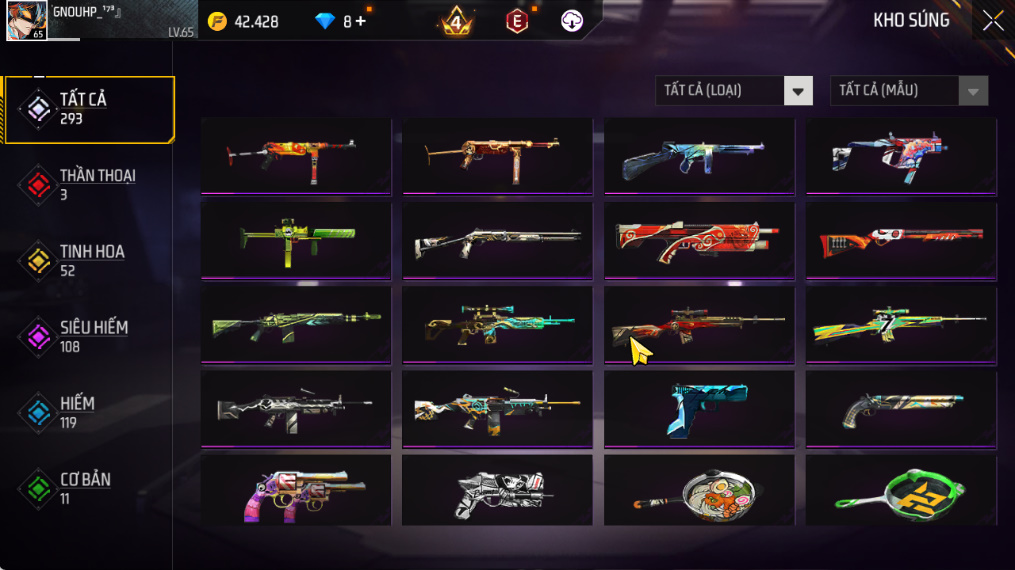This screenshot has height=570, width=1015.
Task: Expand the Tất Cả (Mẫu) dropdown
Action: click(908, 91)
